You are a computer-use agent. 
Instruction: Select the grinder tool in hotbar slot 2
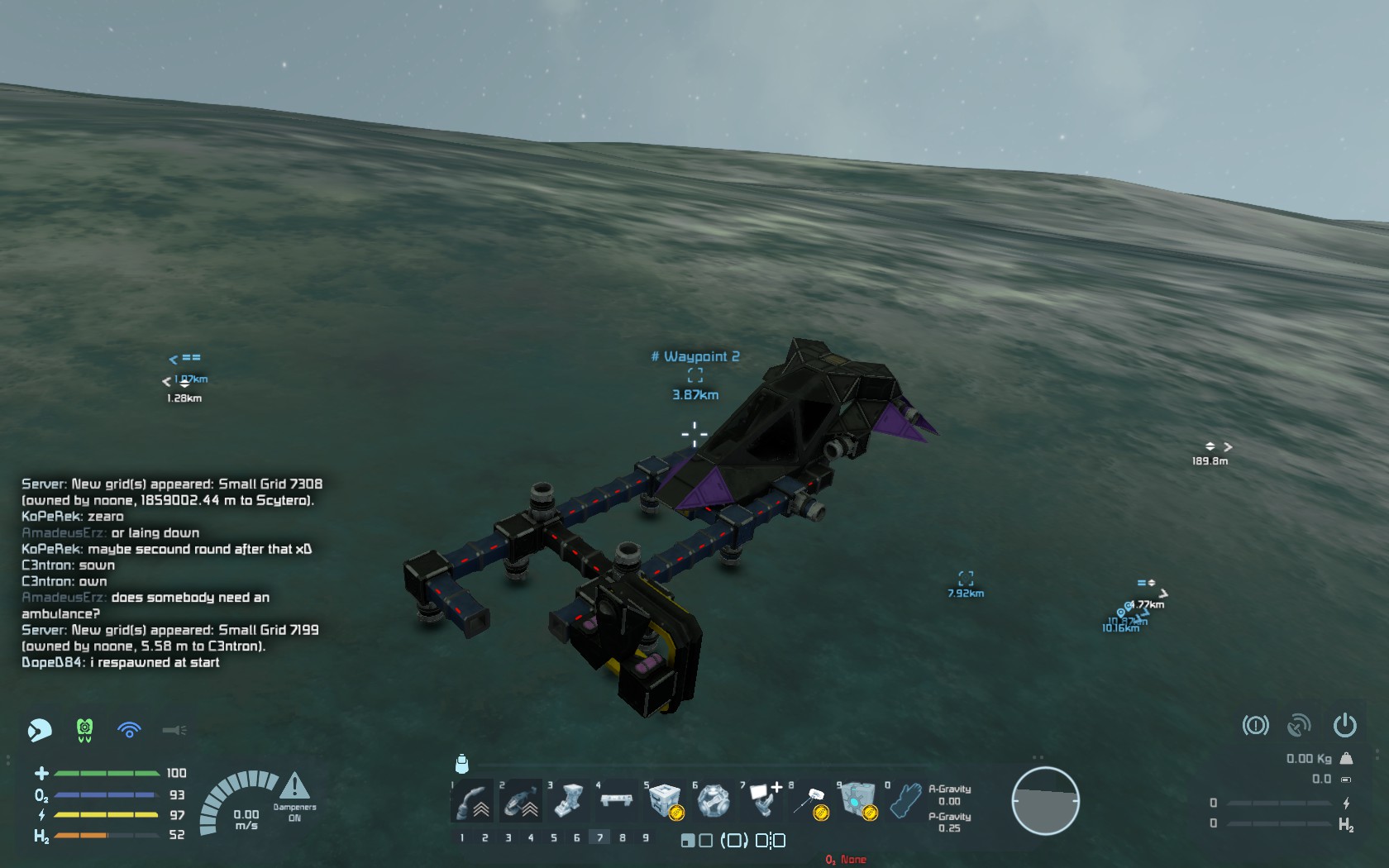point(521,800)
